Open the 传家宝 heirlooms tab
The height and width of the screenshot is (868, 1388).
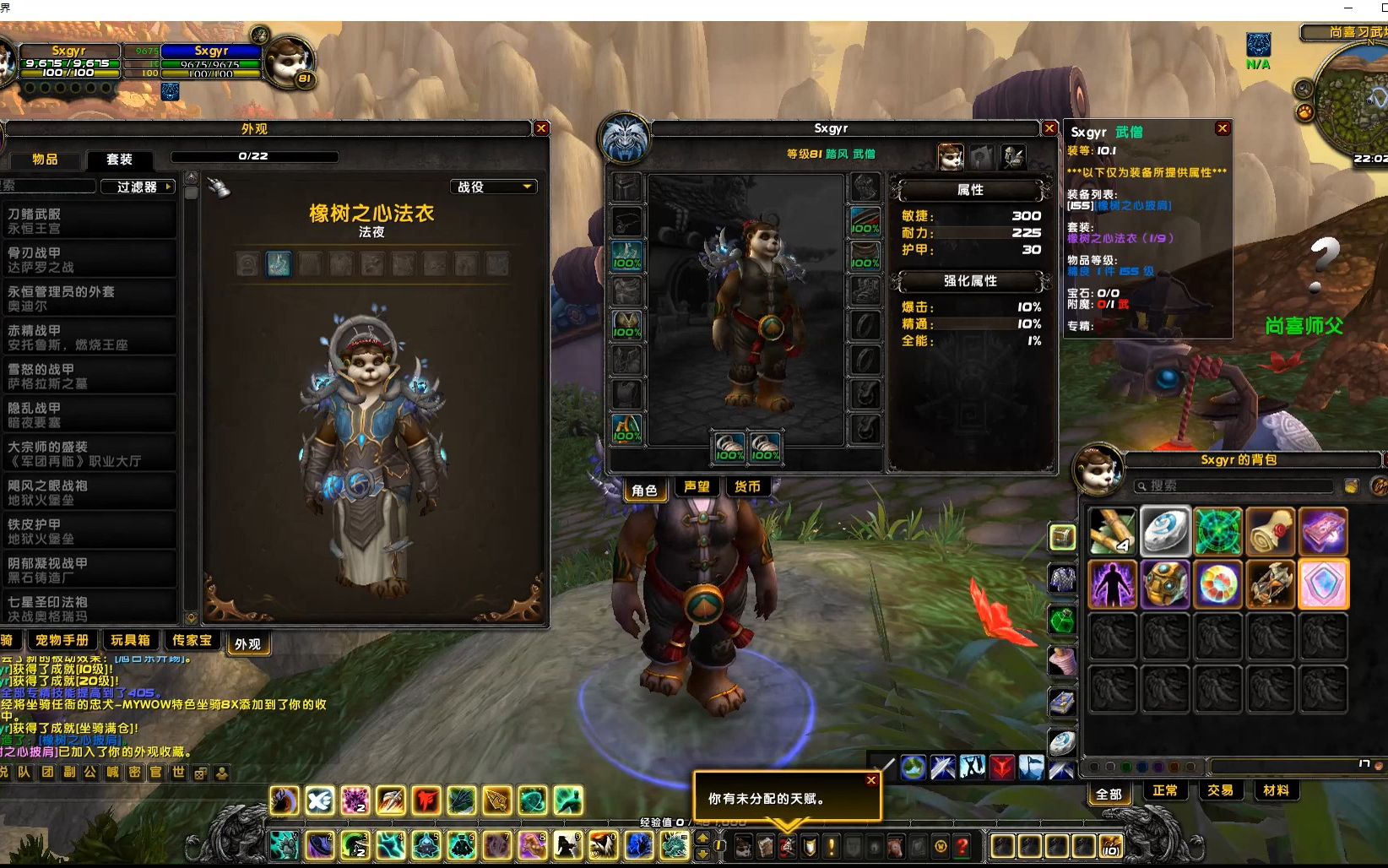tap(192, 641)
